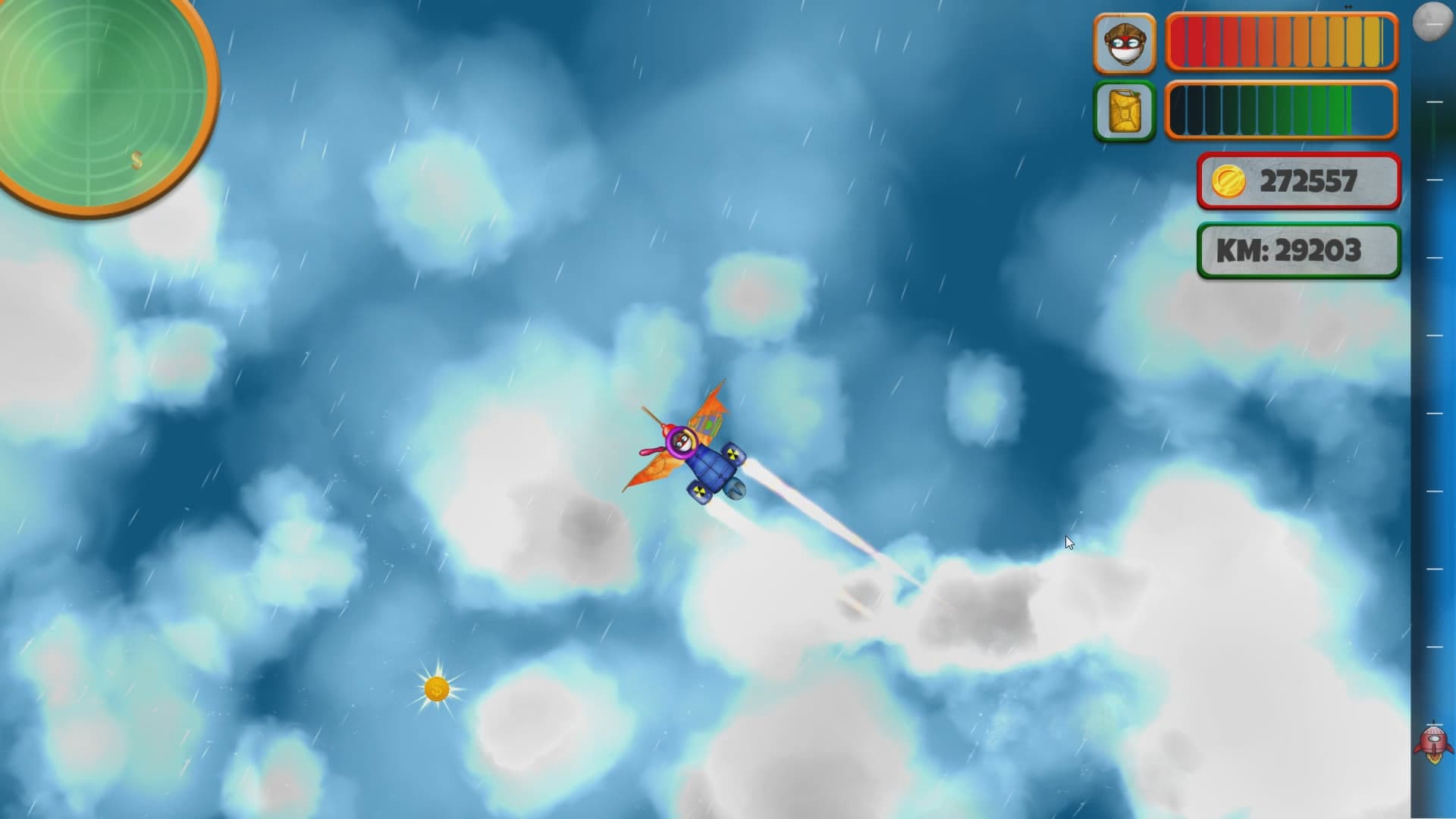Click the yellow fuel canister icon
The width and height of the screenshot is (1456, 819).
point(1125,112)
